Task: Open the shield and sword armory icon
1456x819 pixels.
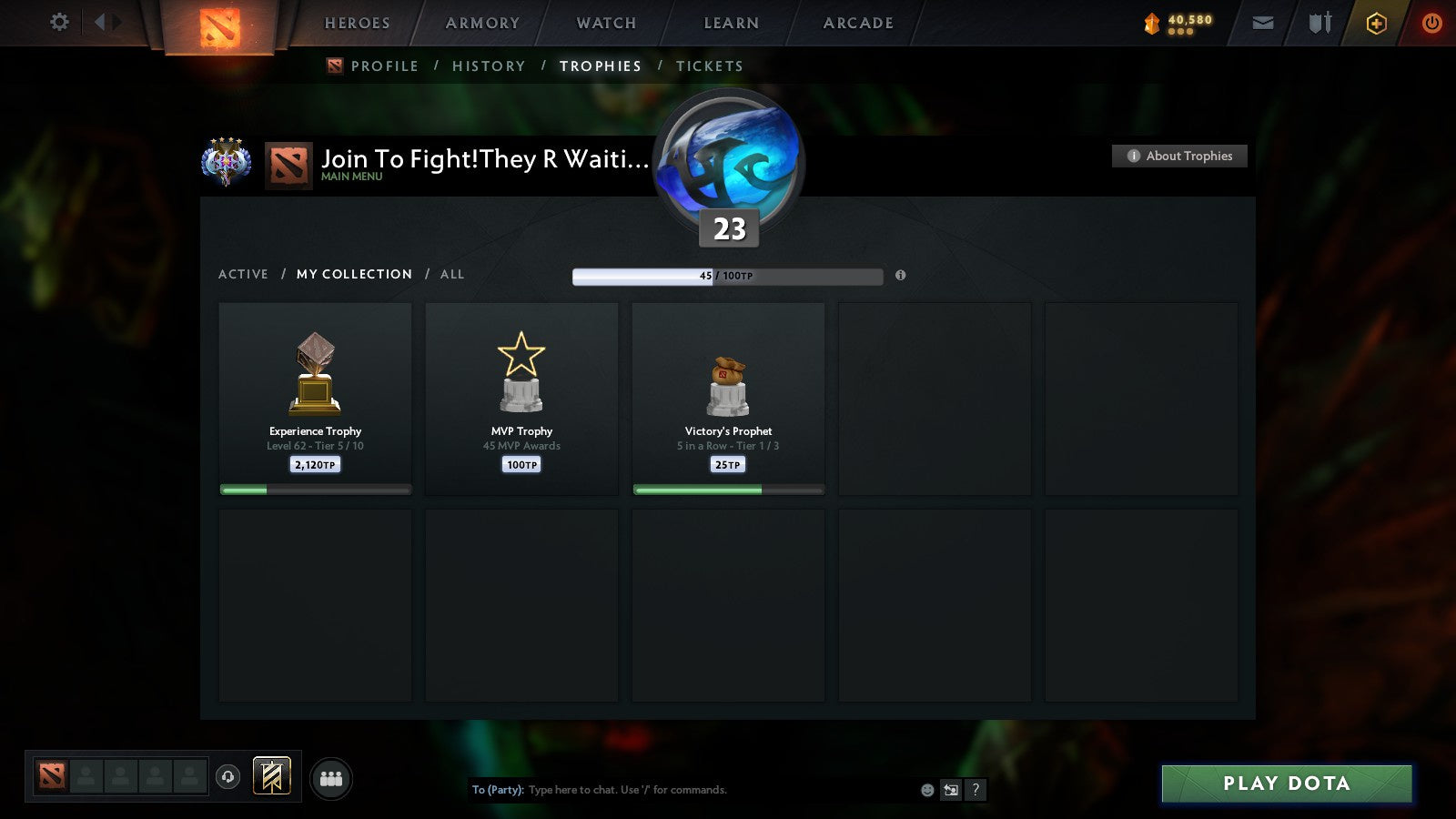Action: coord(1319,23)
